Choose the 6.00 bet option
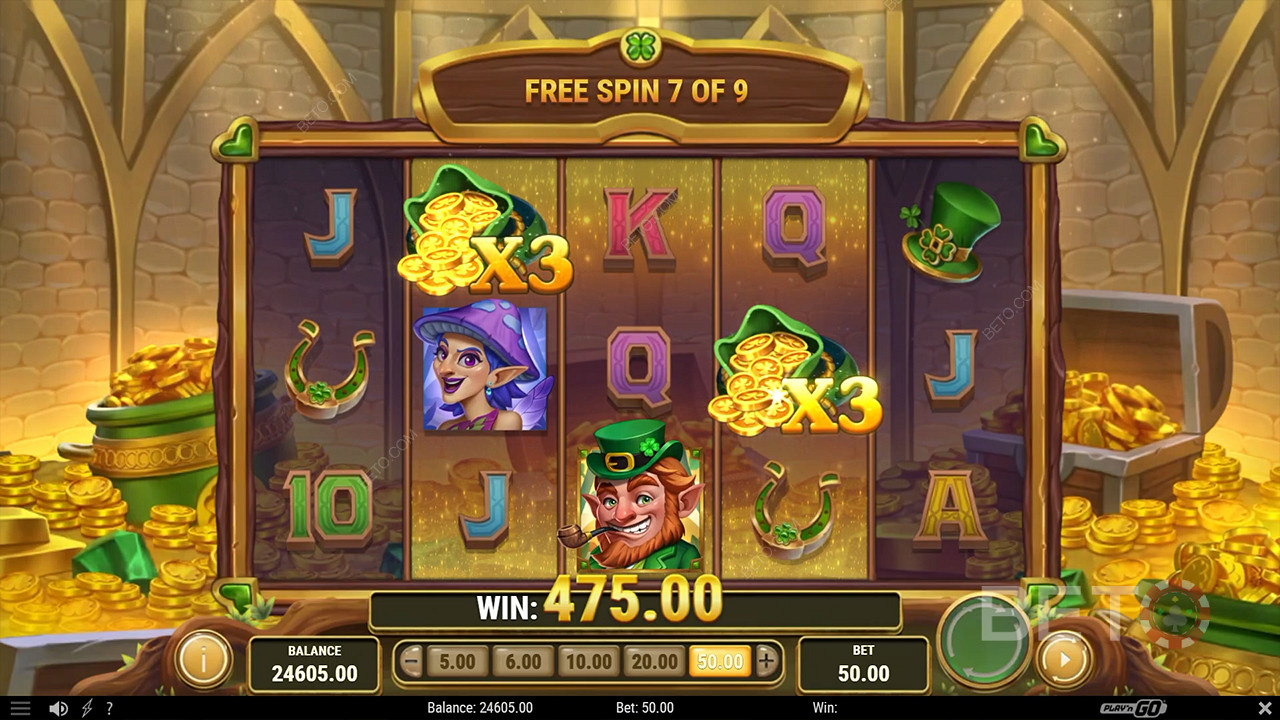The height and width of the screenshot is (720, 1280). (x=522, y=661)
